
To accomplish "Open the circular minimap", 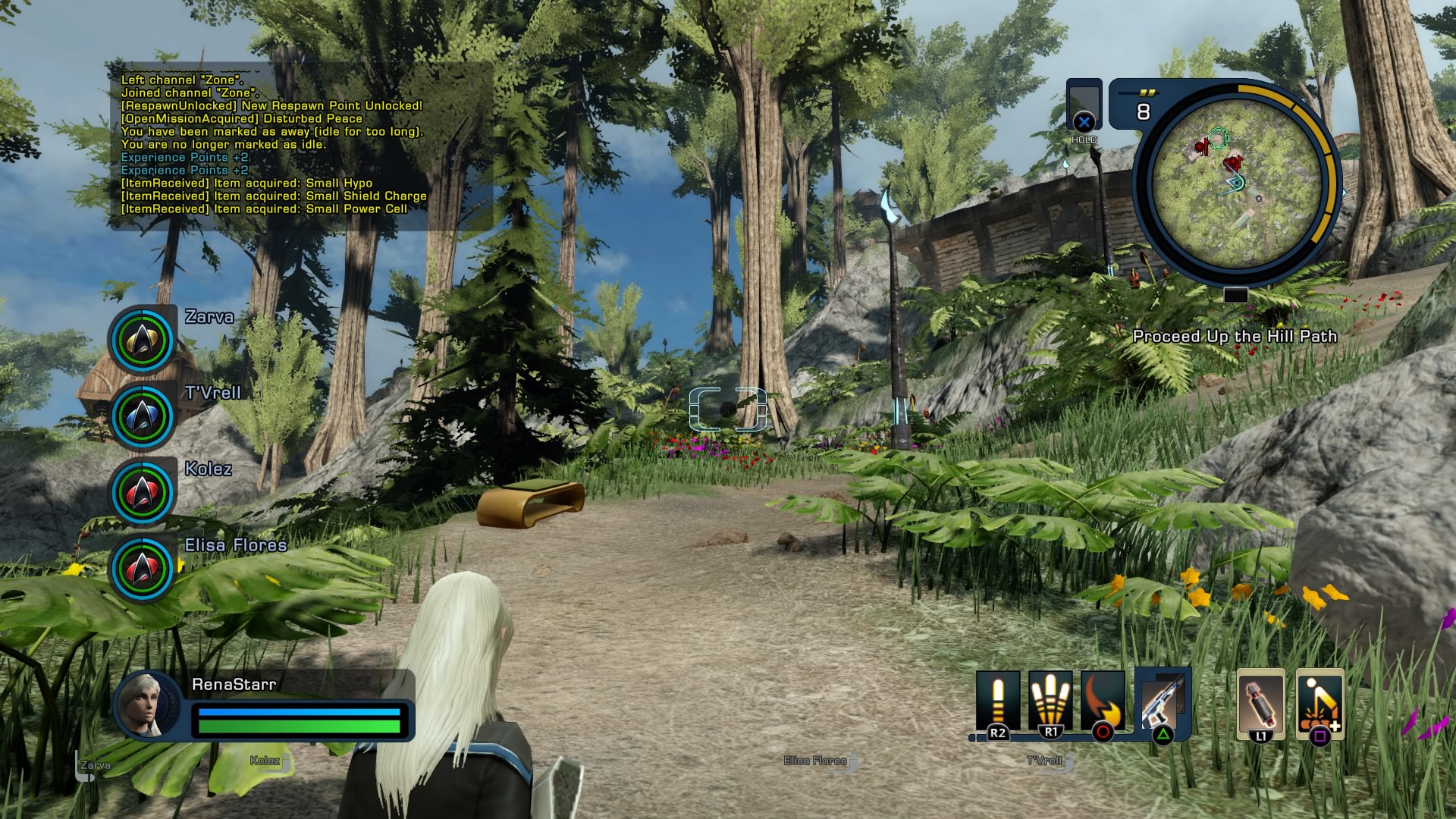I will click(x=1236, y=183).
